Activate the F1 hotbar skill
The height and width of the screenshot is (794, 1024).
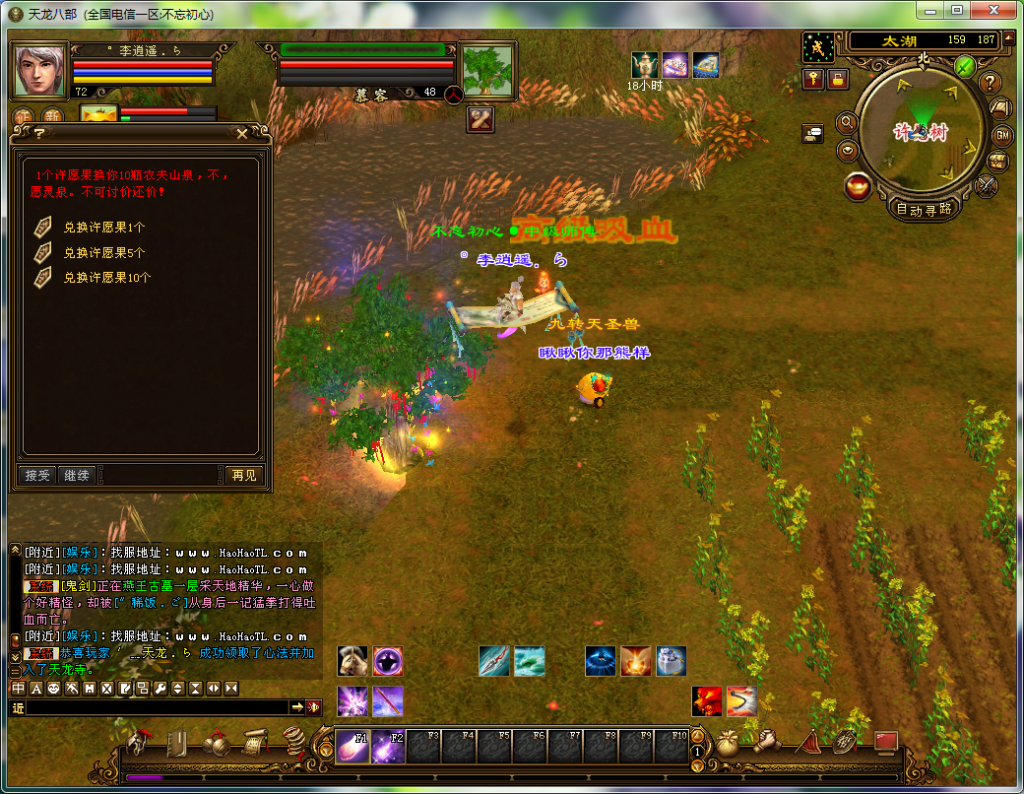click(351, 746)
